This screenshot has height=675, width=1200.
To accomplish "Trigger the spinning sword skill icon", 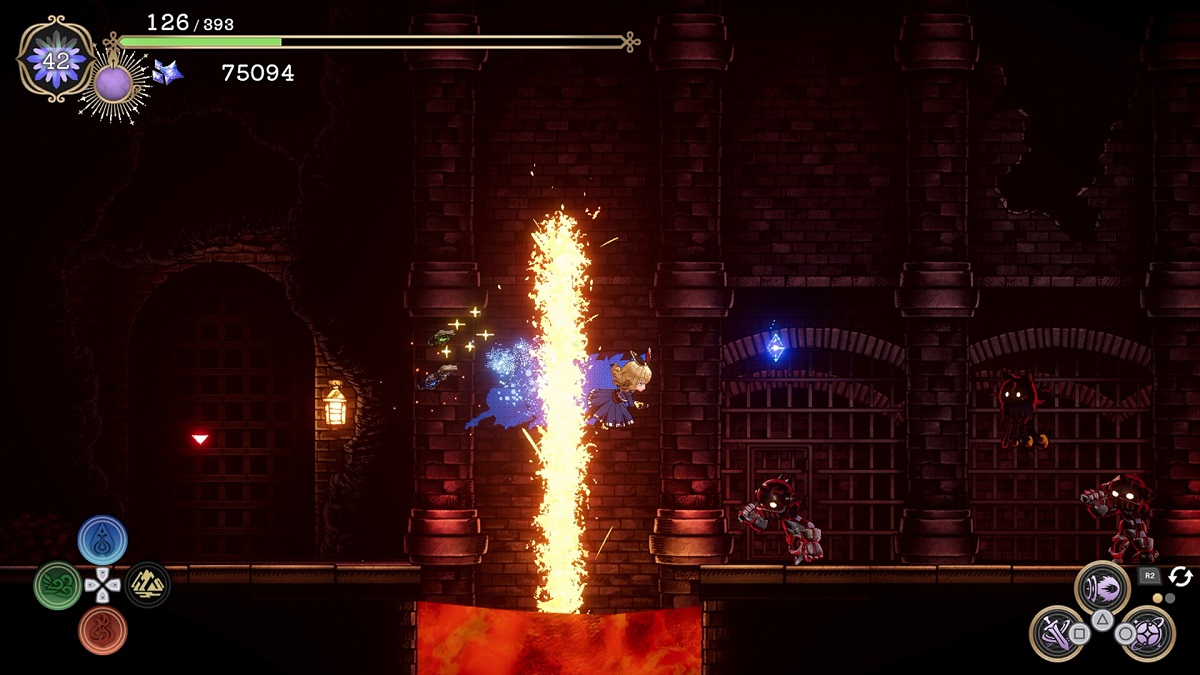I will tap(1056, 632).
